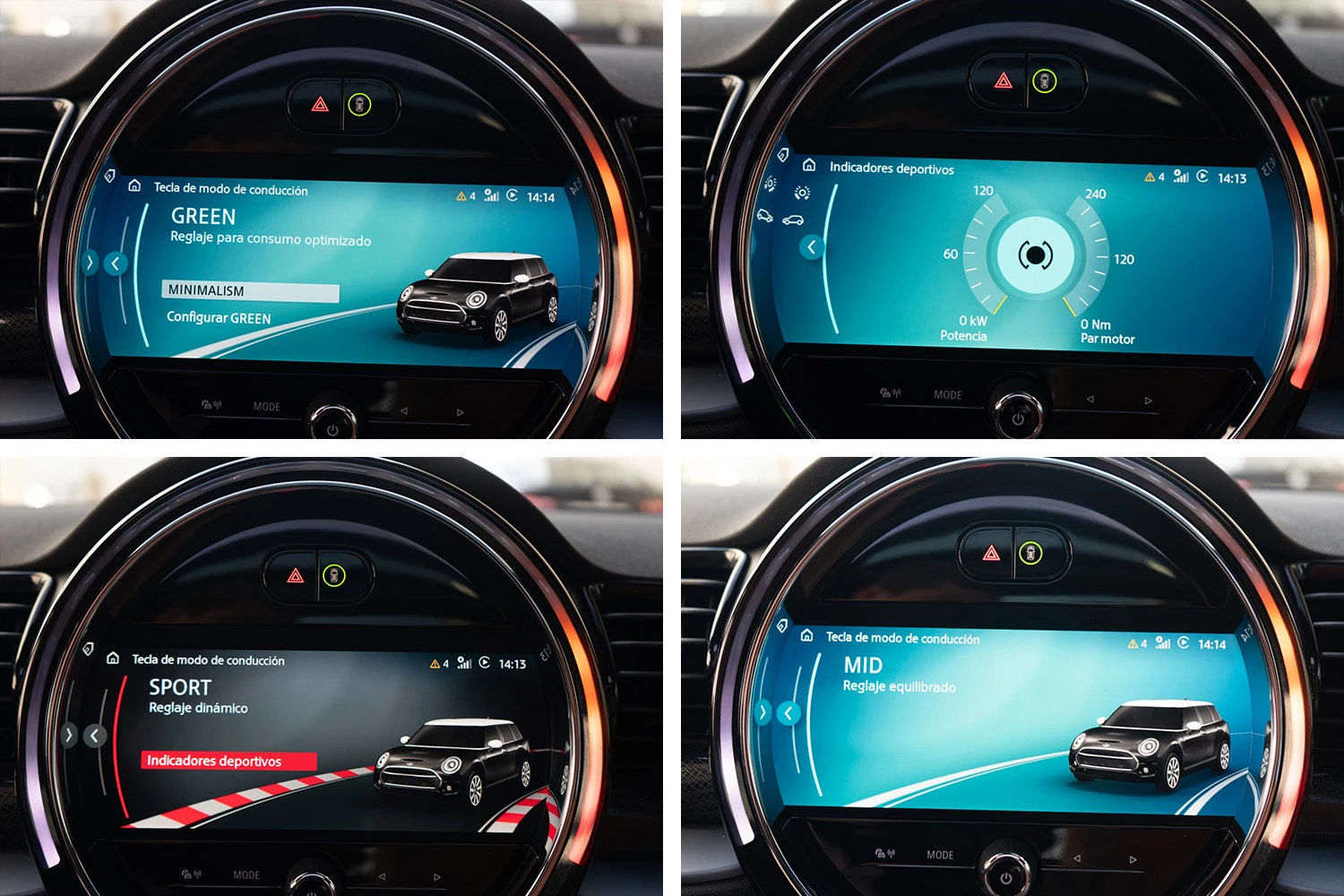Go back using the arrow on the gauges screen
The height and width of the screenshot is (896, 1344).
812,246
